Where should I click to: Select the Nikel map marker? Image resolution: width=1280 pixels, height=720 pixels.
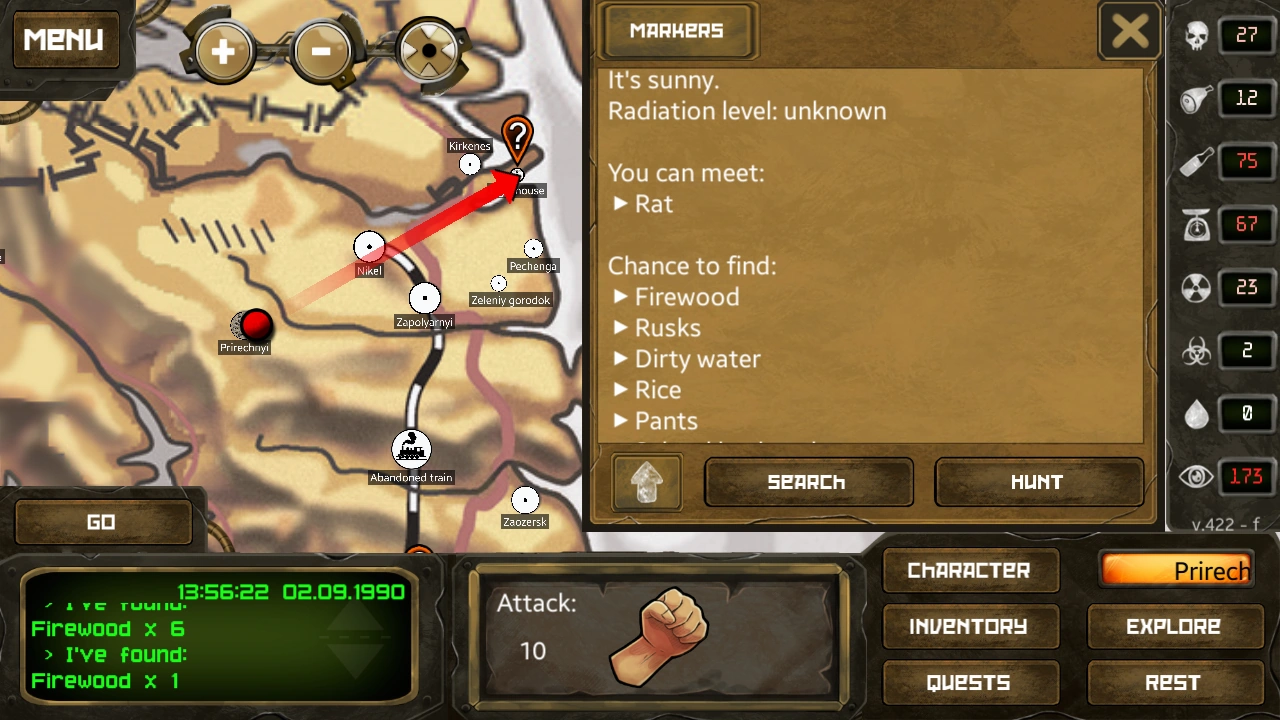point(369,246)
